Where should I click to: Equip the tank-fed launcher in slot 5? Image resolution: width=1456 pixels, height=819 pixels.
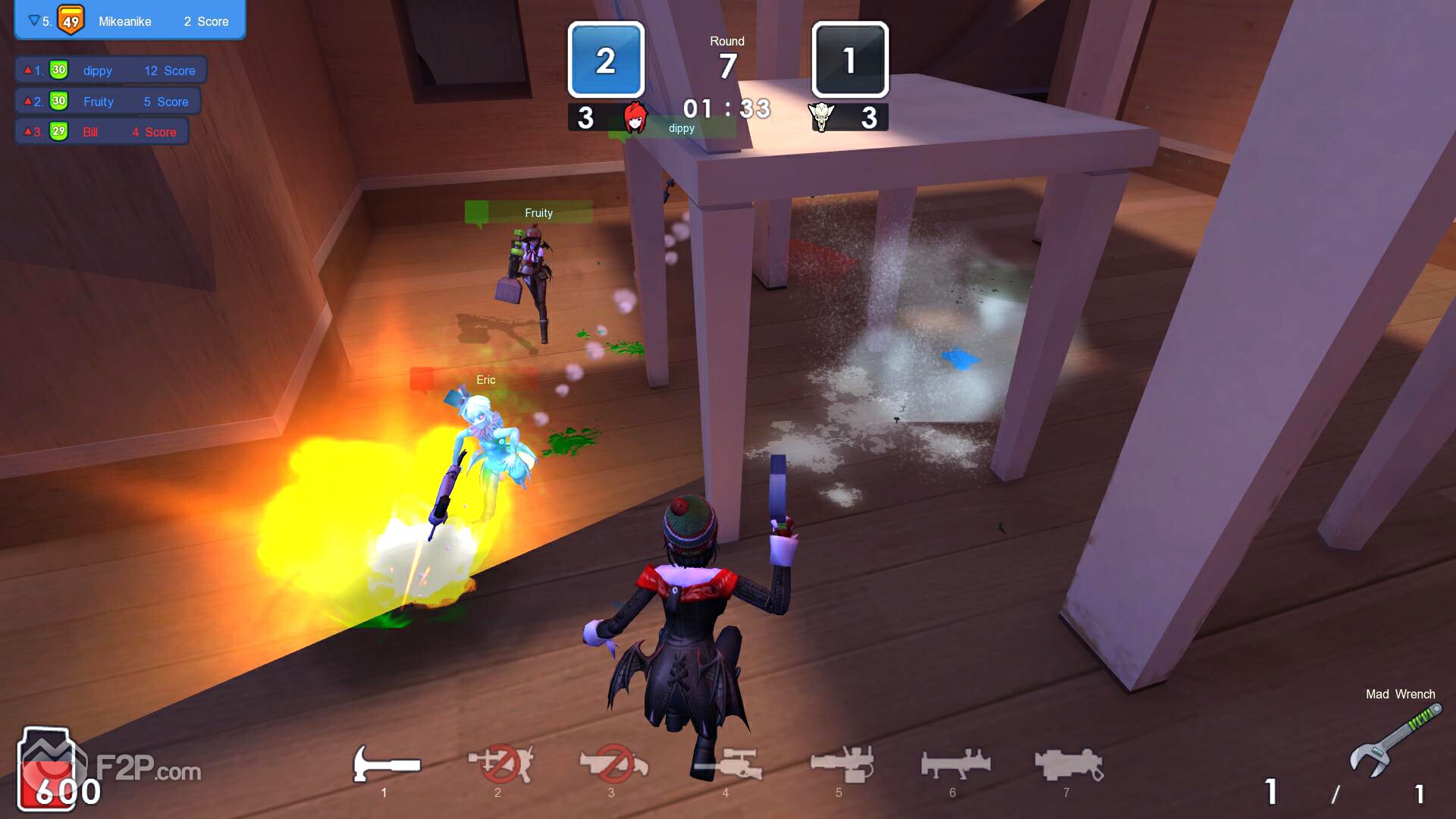[841, 764]
